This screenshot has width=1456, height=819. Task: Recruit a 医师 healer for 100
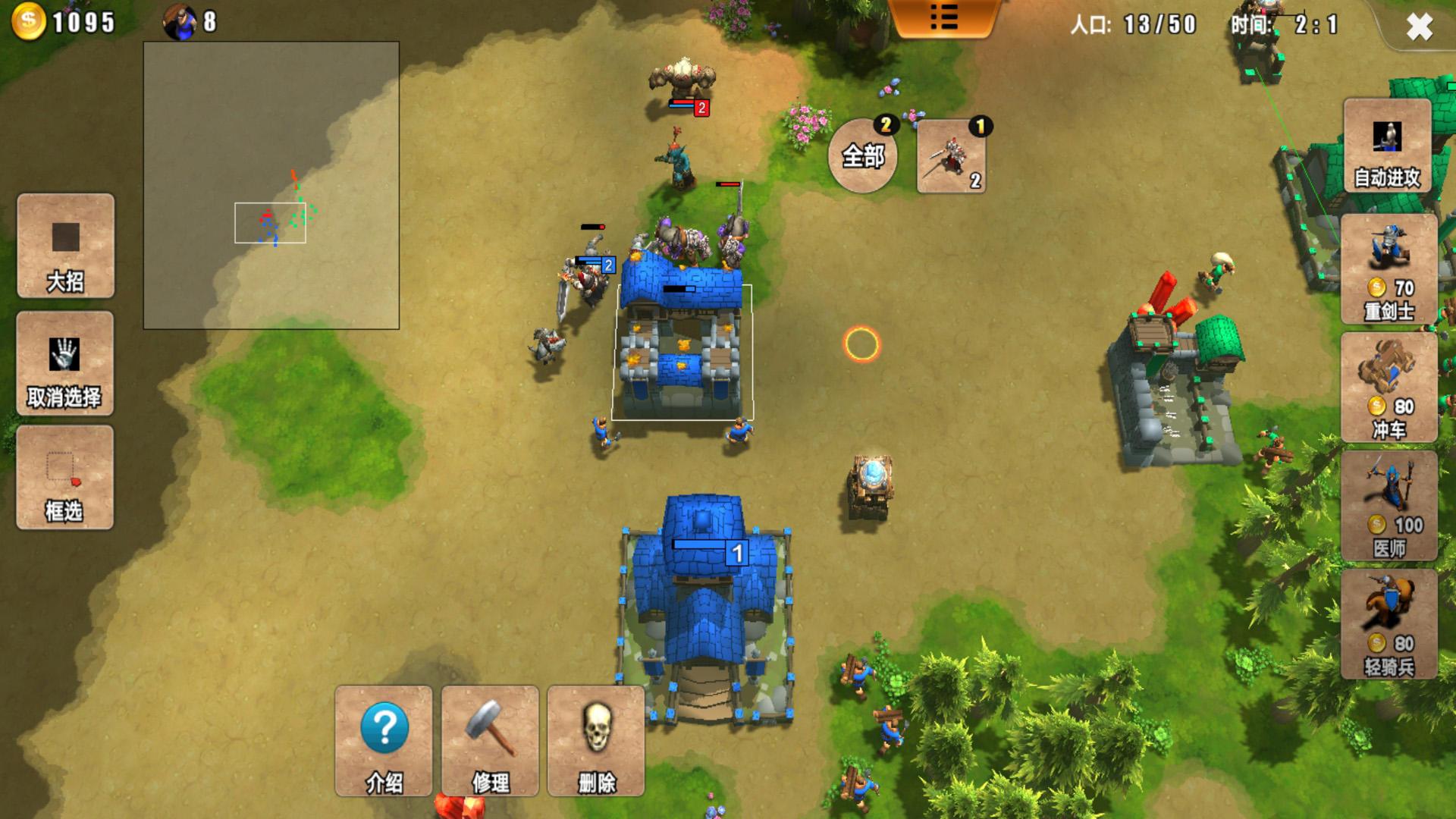coord(1389,506)
